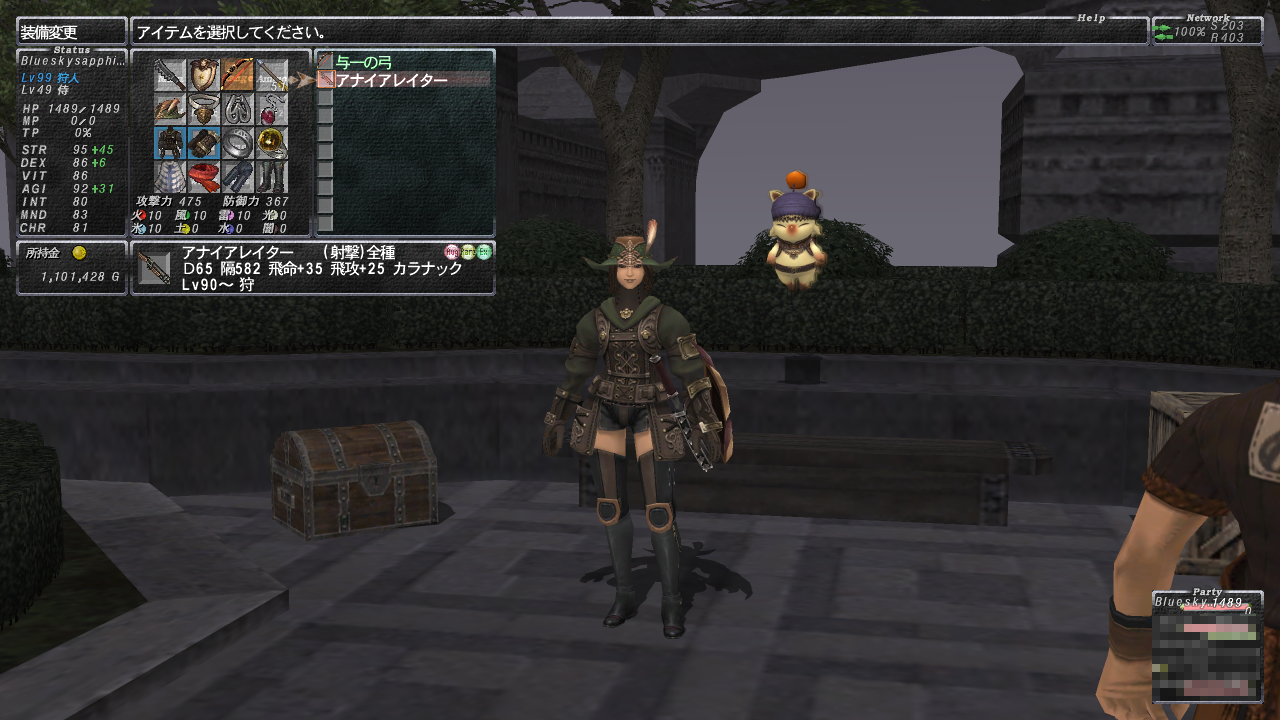This screenshot has height=720, width=1280.
Task: Select the feathered green hat slot
Action: (170, 108)
